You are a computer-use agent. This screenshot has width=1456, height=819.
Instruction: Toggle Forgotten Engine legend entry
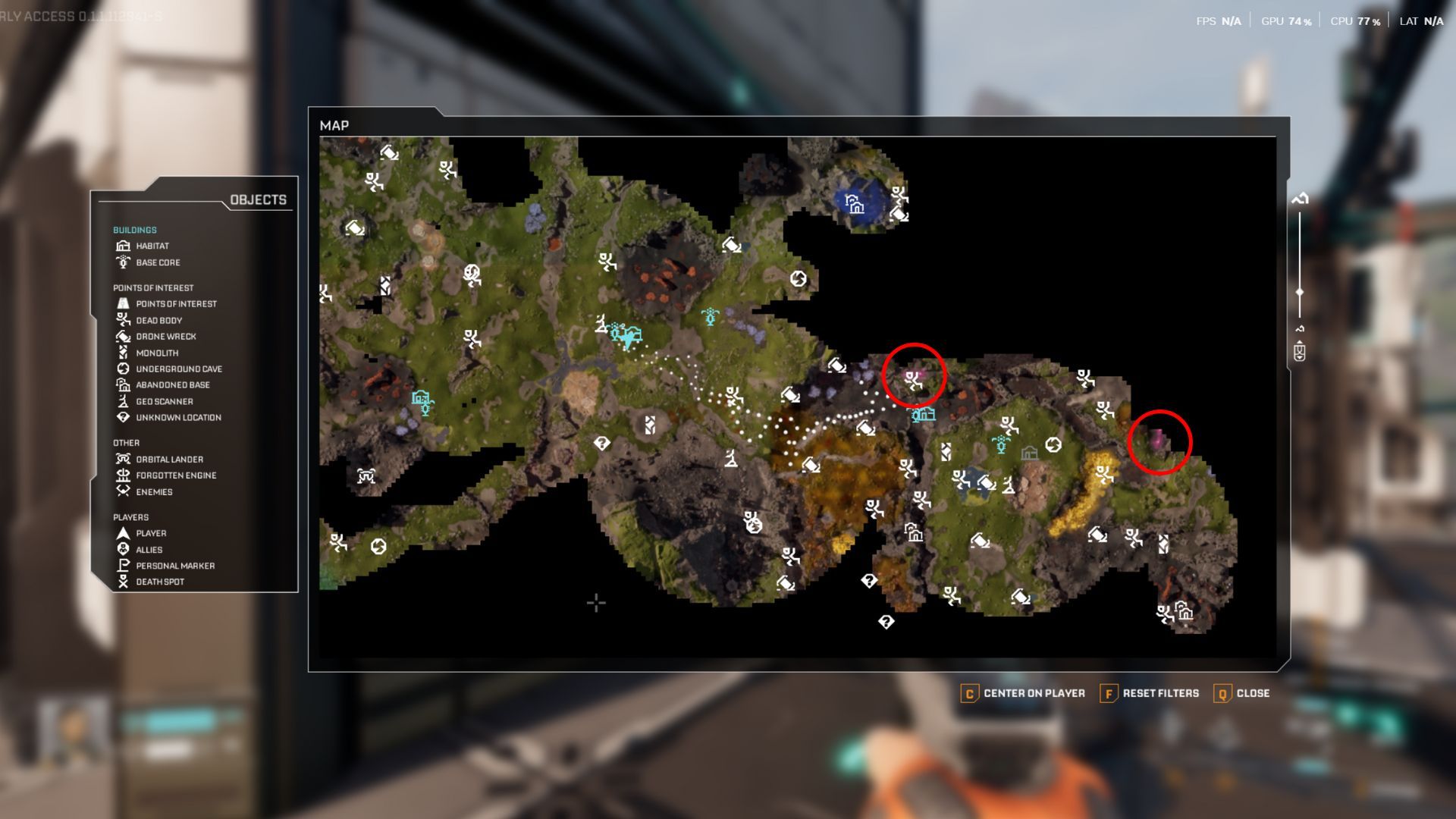tap(175, 475)
